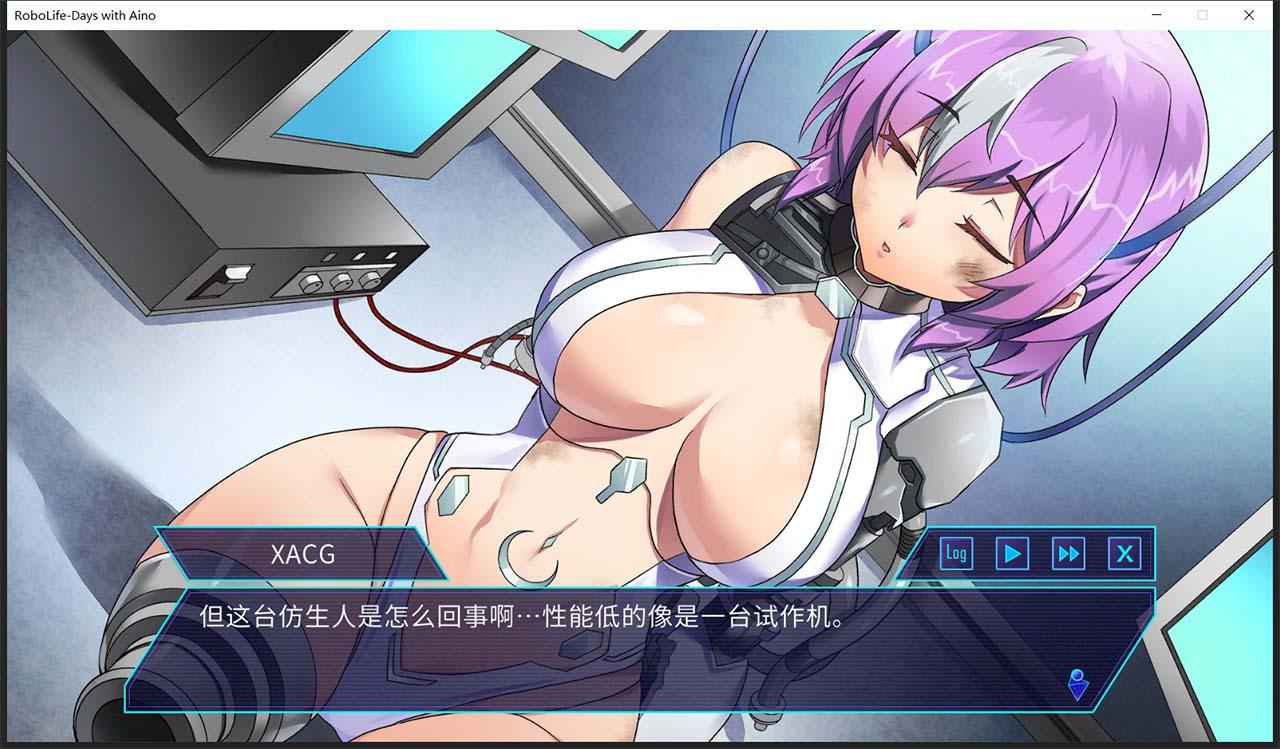Viewport: 1280px width, 749px height.
Task: Click the highlighted auto-play control
Action: pyautogui.click(x=1011, y=553)
